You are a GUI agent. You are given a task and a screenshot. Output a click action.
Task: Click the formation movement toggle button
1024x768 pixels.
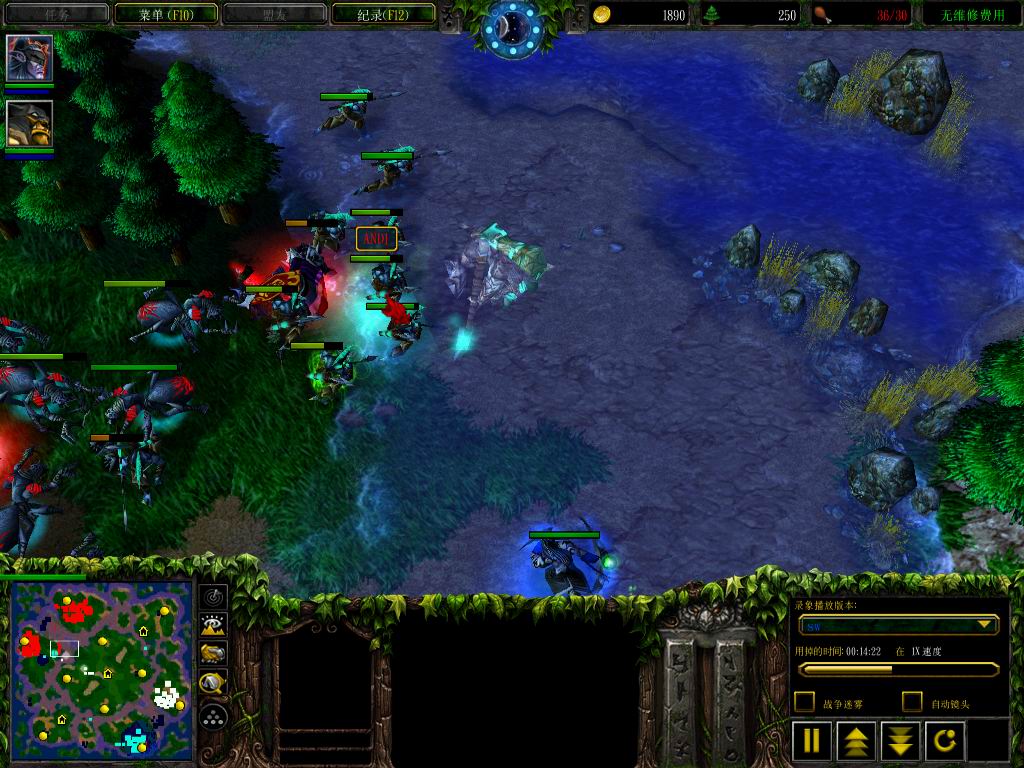213,716
